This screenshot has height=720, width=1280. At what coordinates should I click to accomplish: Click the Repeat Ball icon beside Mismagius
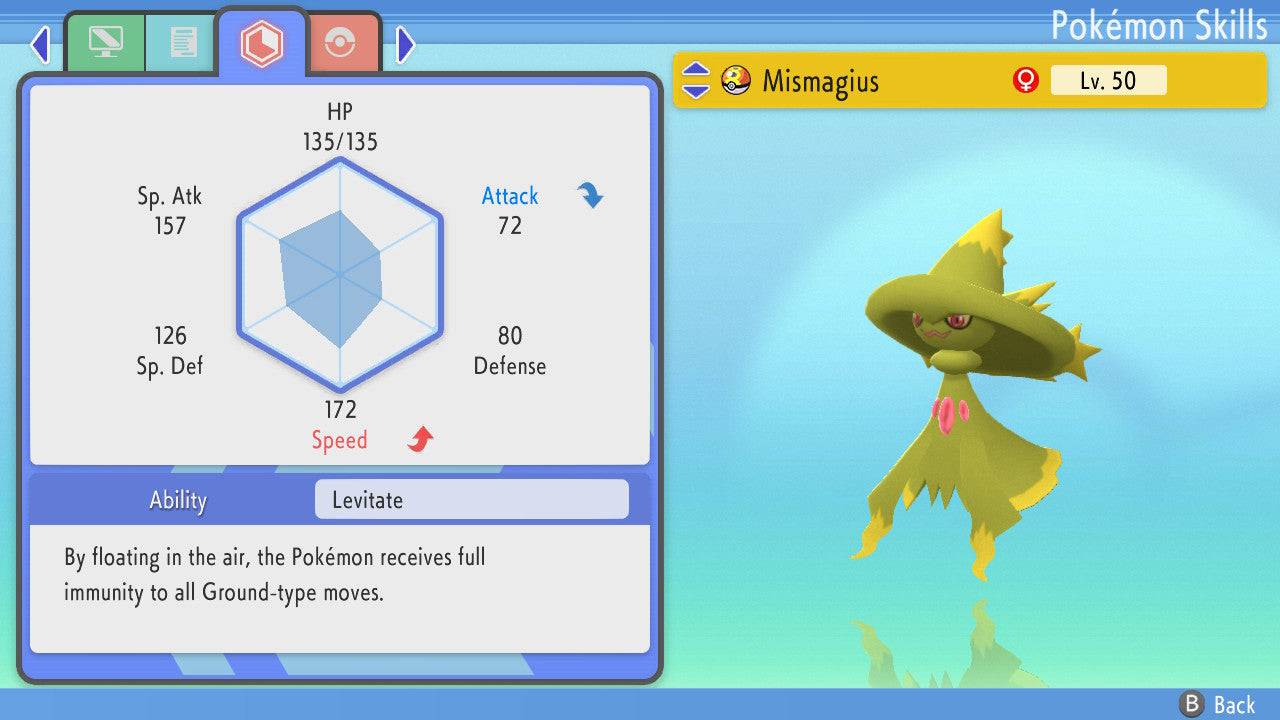737,80
